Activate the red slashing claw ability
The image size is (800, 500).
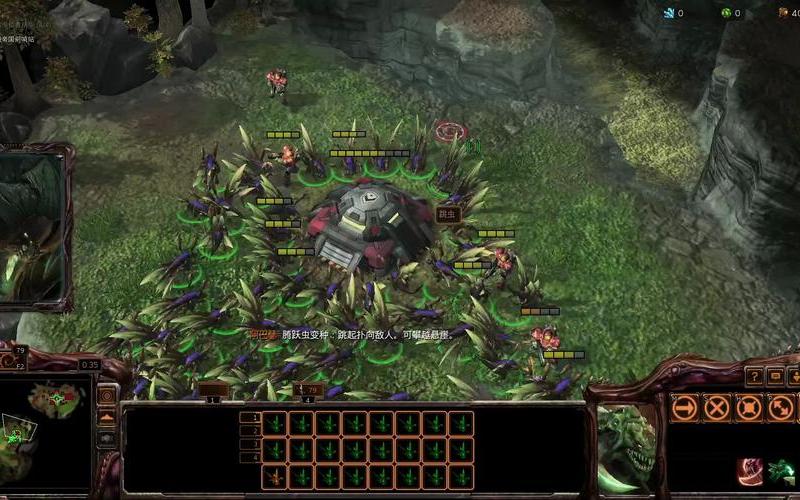(x=750, y=471)
